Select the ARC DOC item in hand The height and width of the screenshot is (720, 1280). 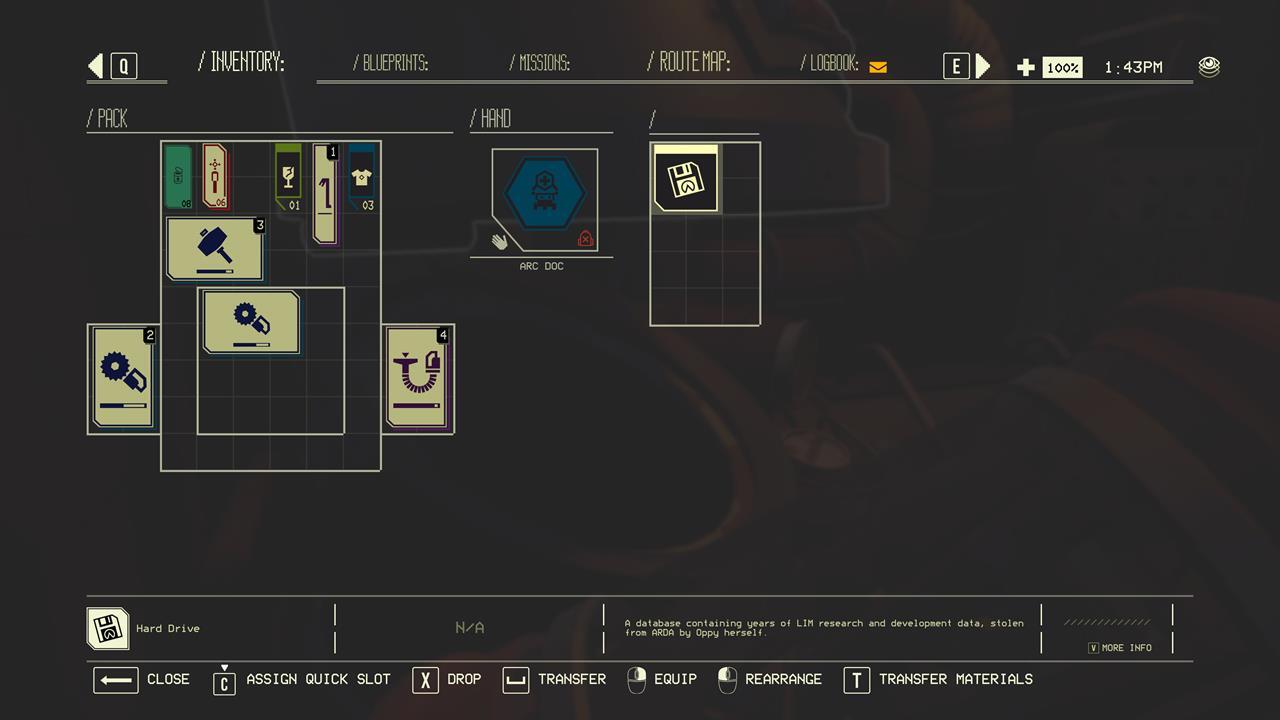pos(544,198)
